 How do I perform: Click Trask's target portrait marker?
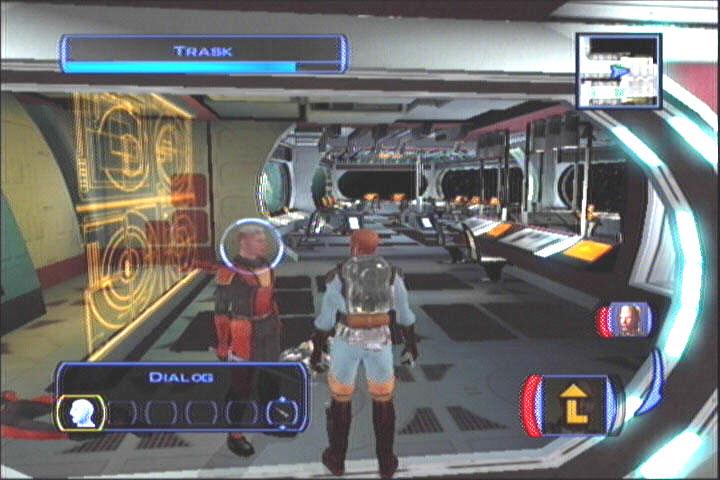pyautogui.click(x=245, y=246)
